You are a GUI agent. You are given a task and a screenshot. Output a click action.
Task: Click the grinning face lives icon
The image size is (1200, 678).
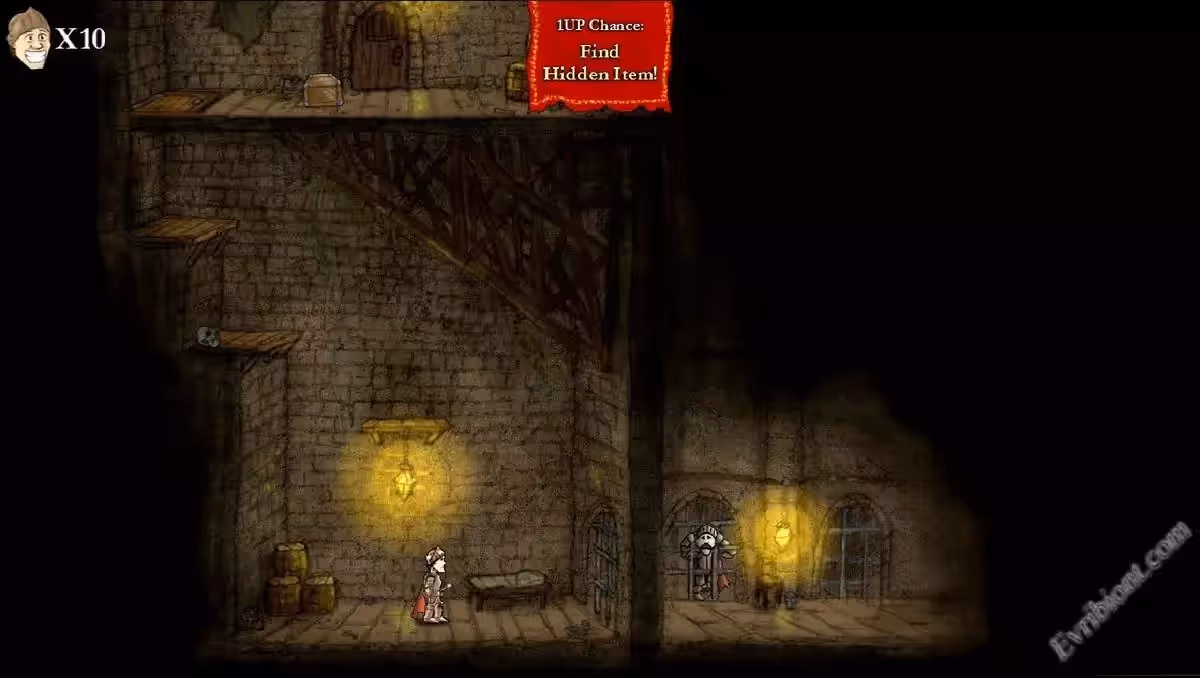click(x=28, y=39)
